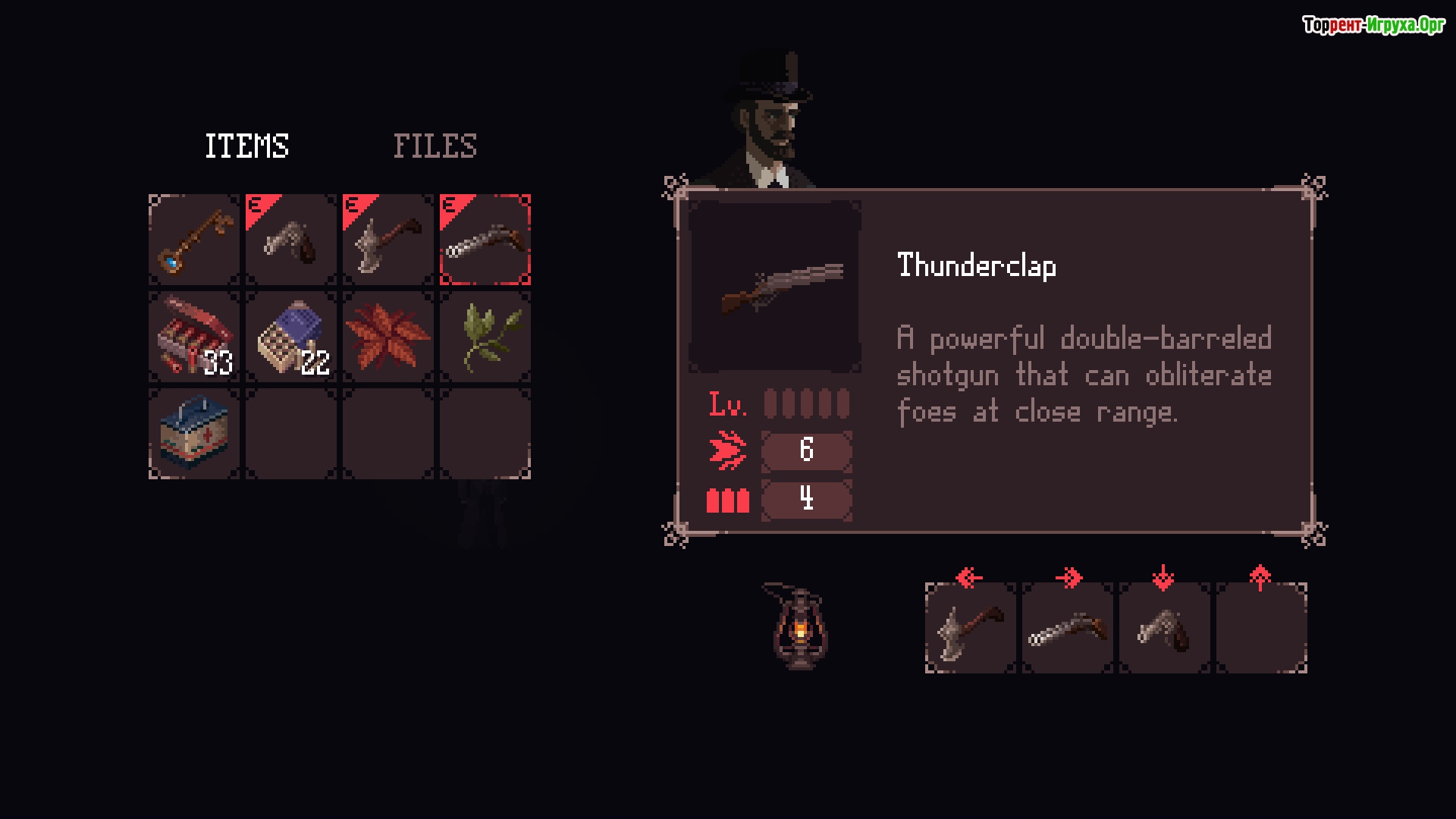The width and height of the screenshot is (1456, 819).
Task: Choose the shotgun quick slot
Action: [1068, 629]
